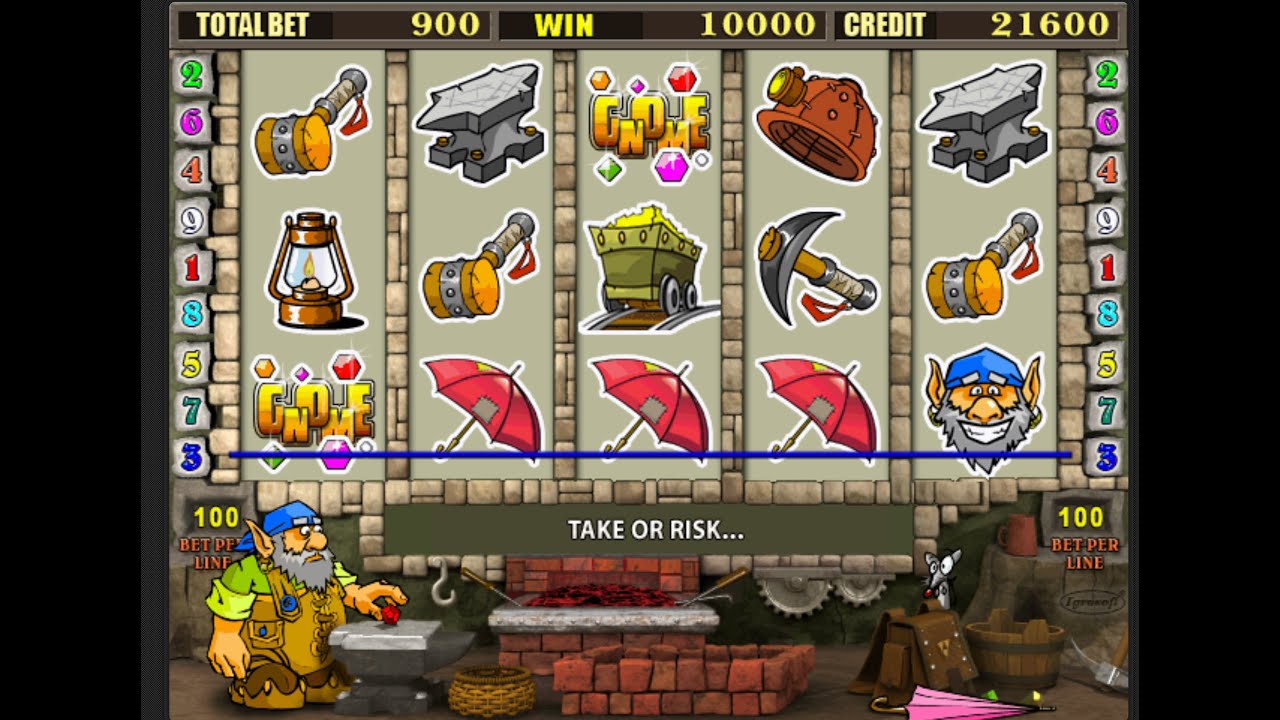Viewport: 1280px width, 720px height.
Task: Click the oil lantern symbol on reel one
Action: [310, 270]
